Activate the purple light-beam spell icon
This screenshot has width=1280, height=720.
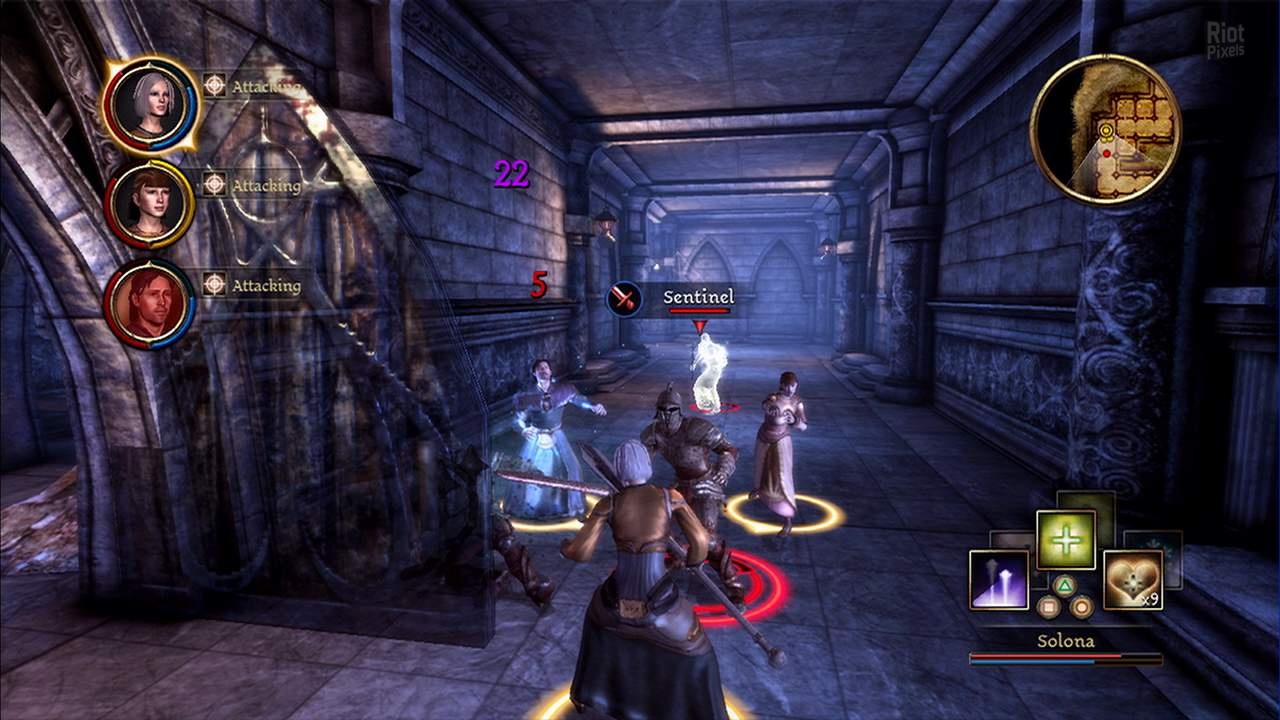click(x=999, y=579)
